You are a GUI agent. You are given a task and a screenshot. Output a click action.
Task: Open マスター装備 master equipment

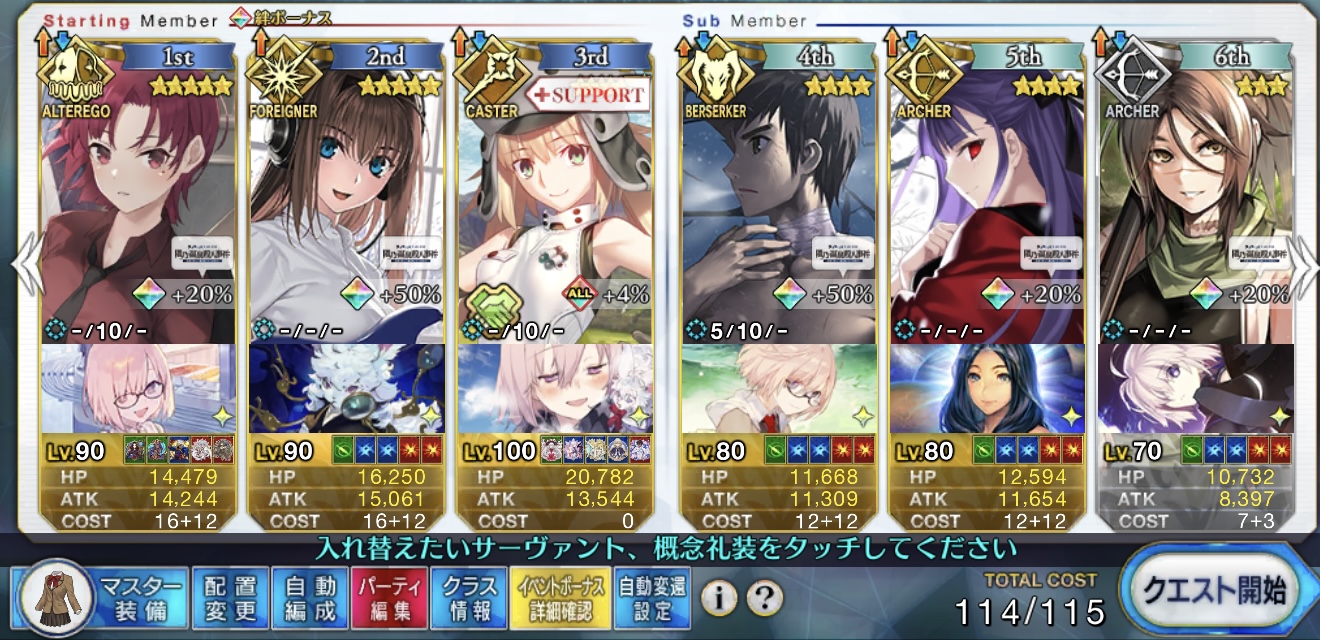tap(100, 598)
